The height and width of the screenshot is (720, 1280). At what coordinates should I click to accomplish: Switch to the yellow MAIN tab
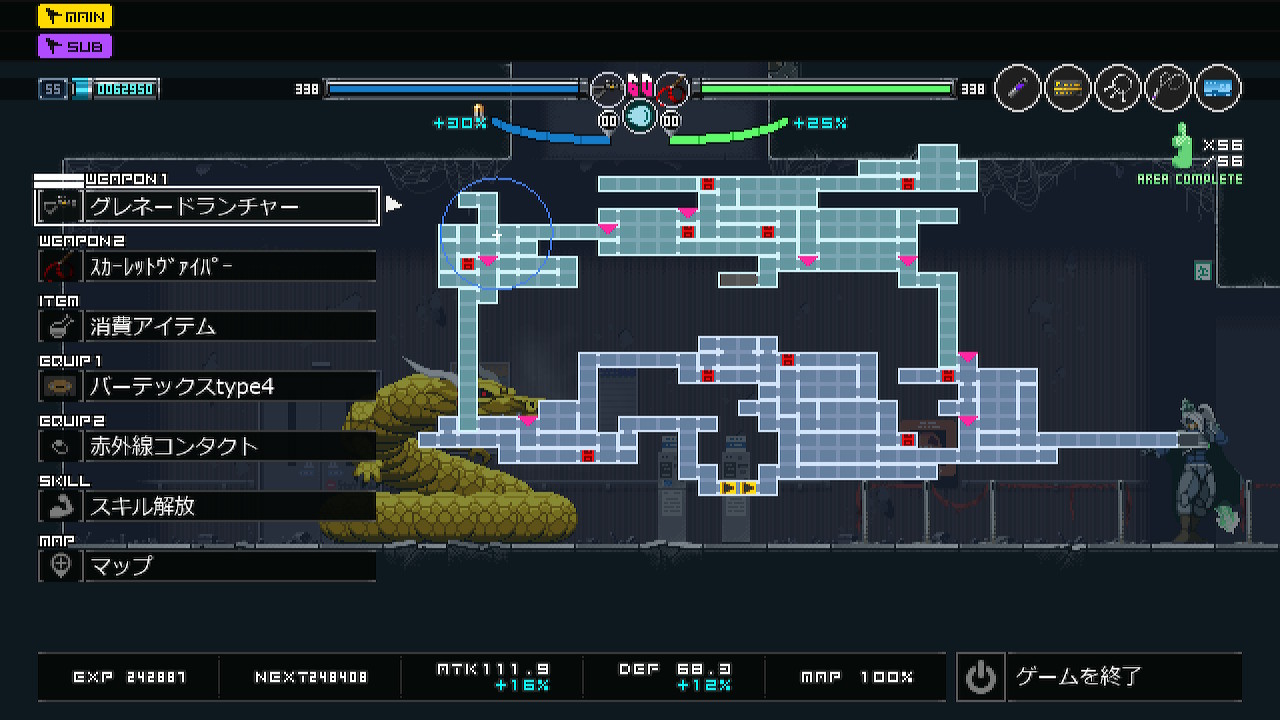pyautogui.click(x=75, y=16)
